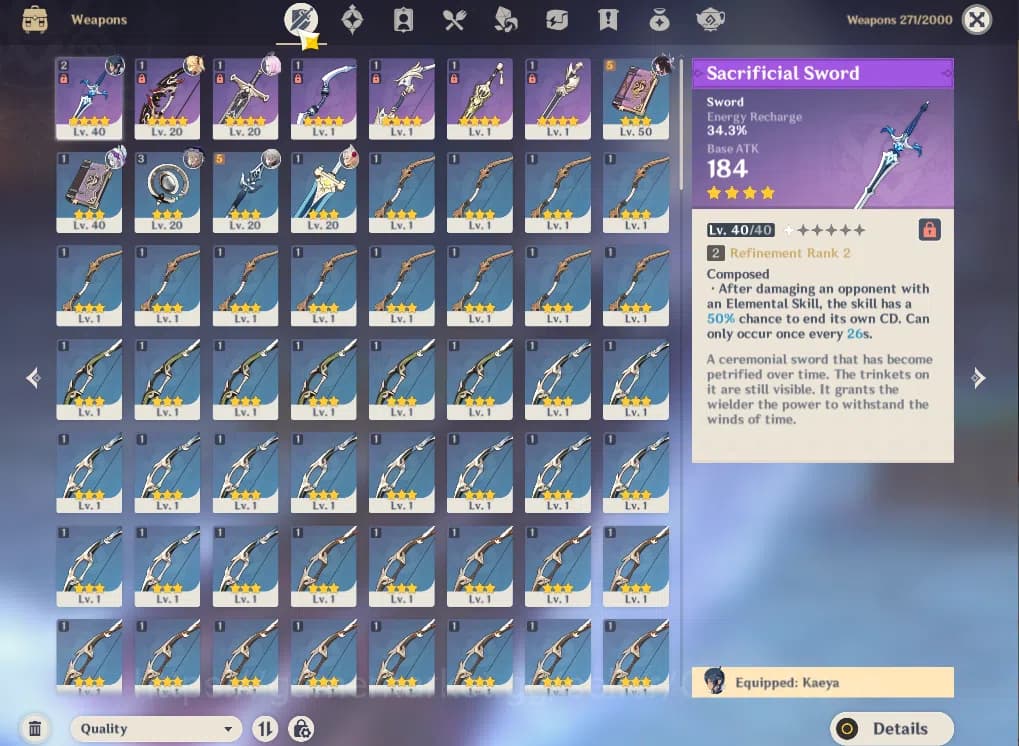The width and height of the screenshot is (1019, 746).
Task: Toggle the lock on Sacrificial Sword details
Action: (929, 230)
